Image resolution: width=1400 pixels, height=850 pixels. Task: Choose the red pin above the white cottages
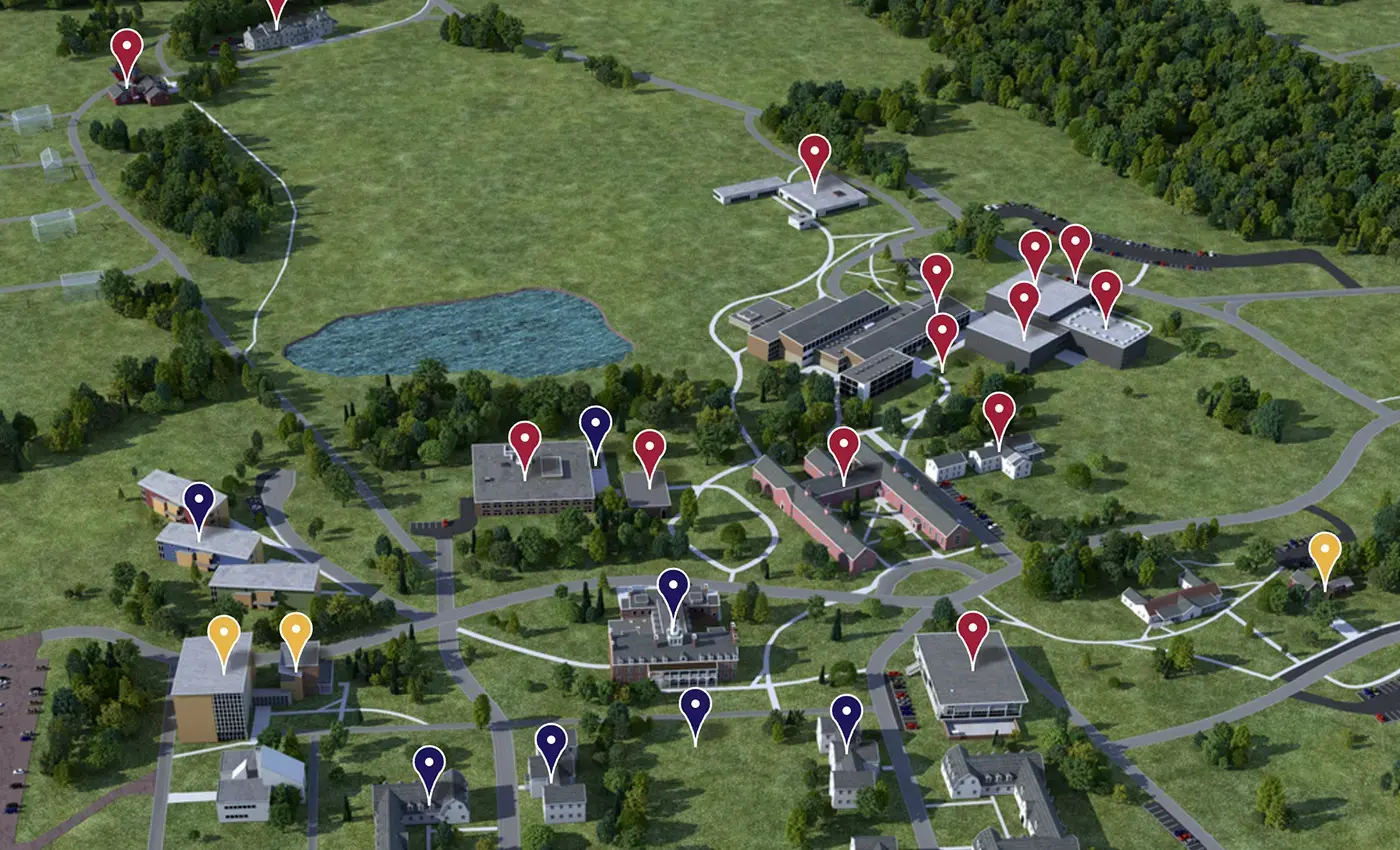[999, 412]
